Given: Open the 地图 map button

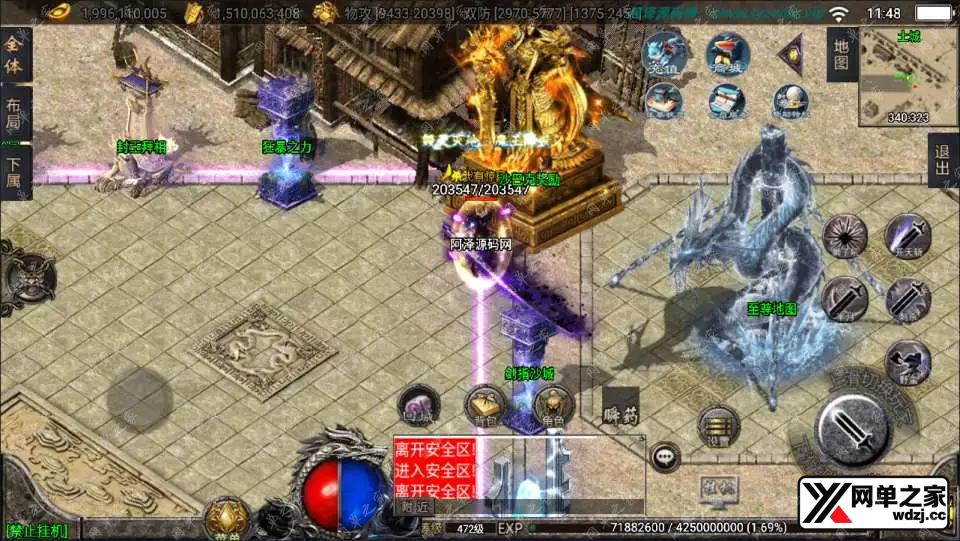Looking at the screenshot, I should point(842,54).
